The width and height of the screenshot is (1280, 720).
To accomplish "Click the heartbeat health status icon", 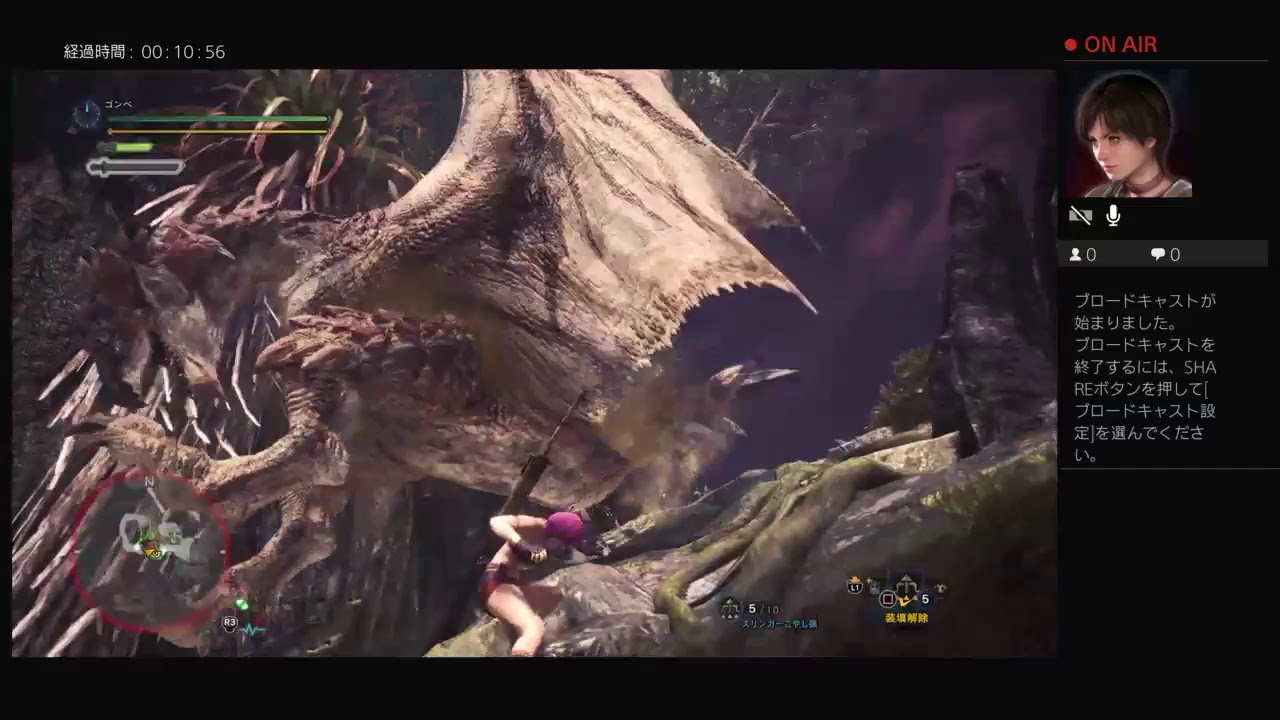I will 253,629.
